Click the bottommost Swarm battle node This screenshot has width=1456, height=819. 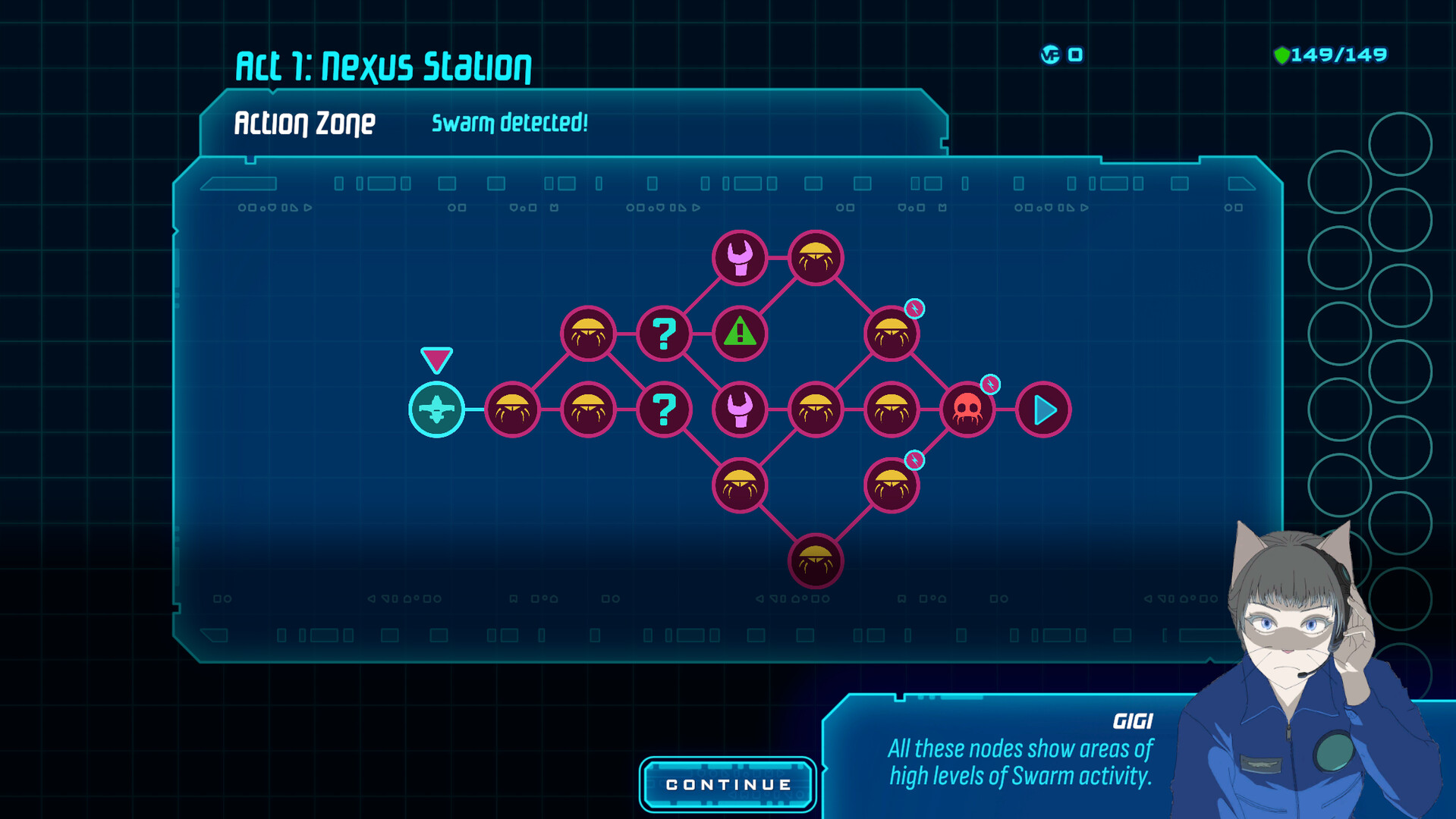pos(815,560)
